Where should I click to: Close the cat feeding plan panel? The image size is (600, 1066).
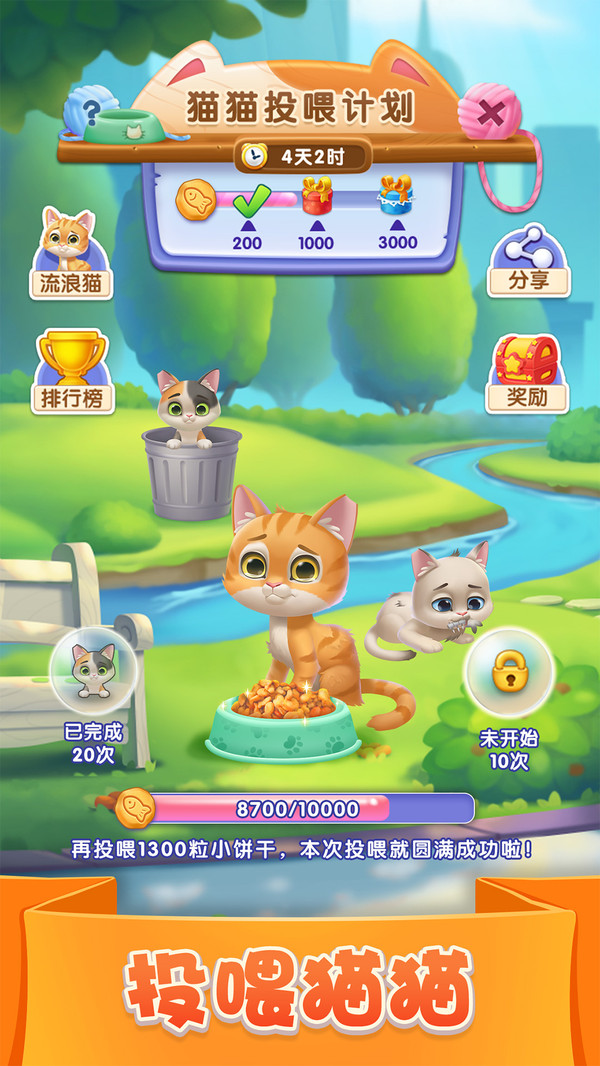point(490,114)
